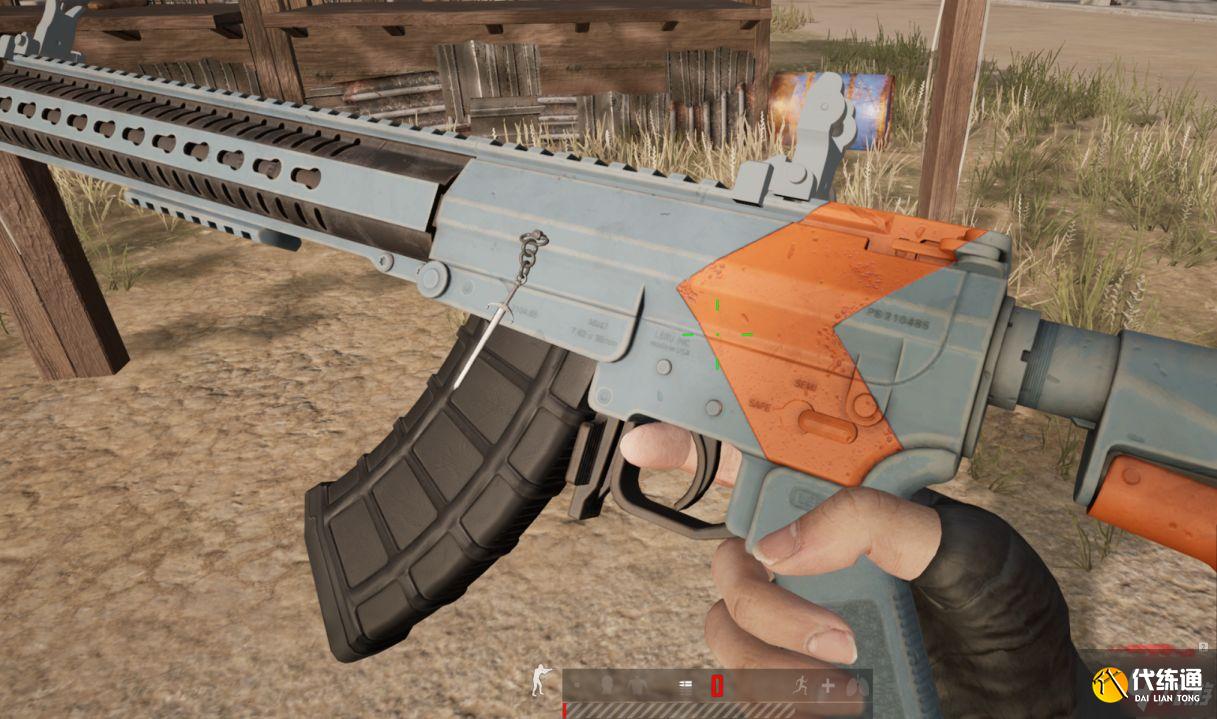Image resolution: width=1217 pixels, height=719 pixels.
Task: Click the lungs breath status icon
Action: tap(853, 686)
